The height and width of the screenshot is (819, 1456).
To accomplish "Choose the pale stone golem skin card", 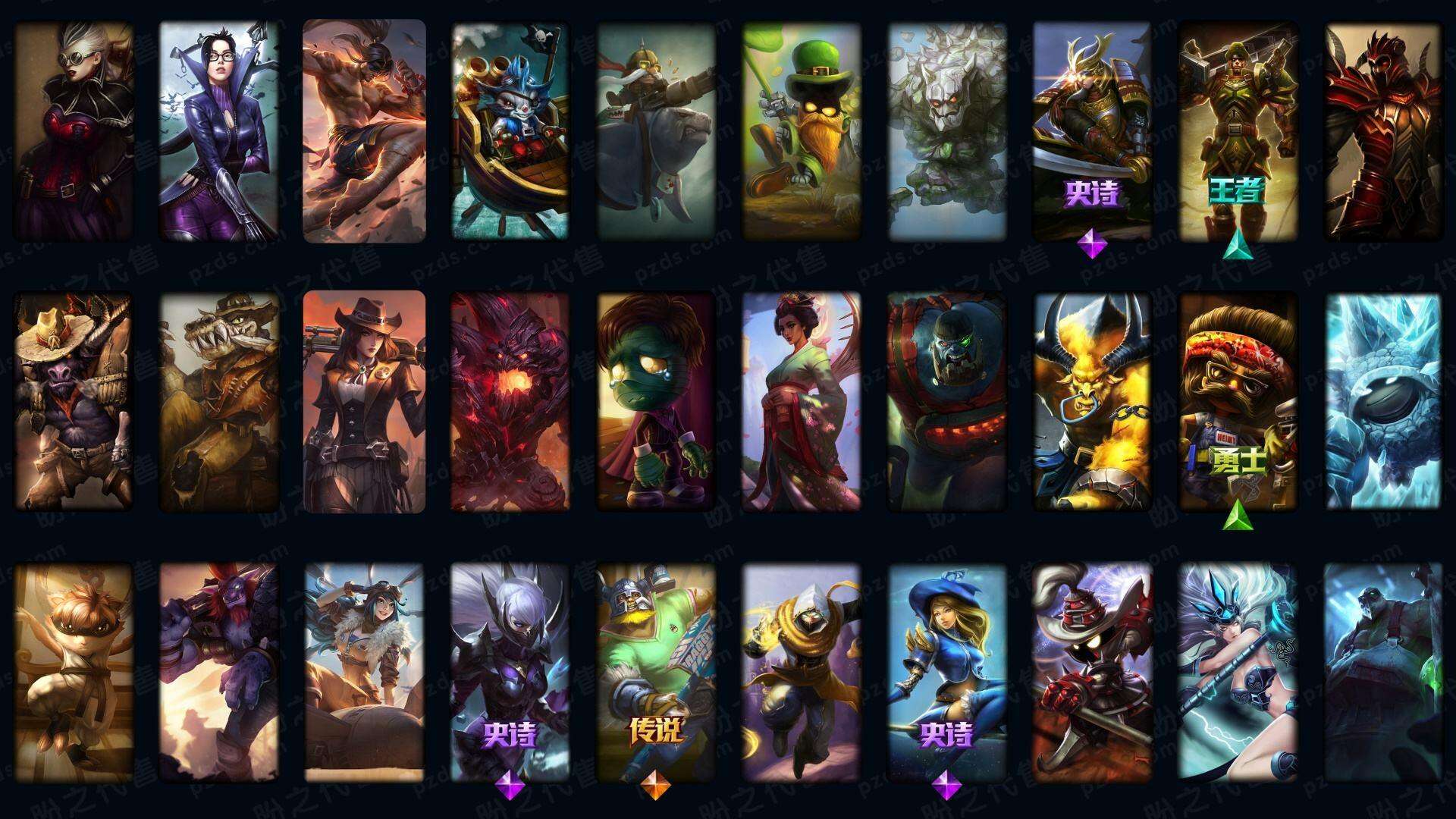I will (946, 130).
